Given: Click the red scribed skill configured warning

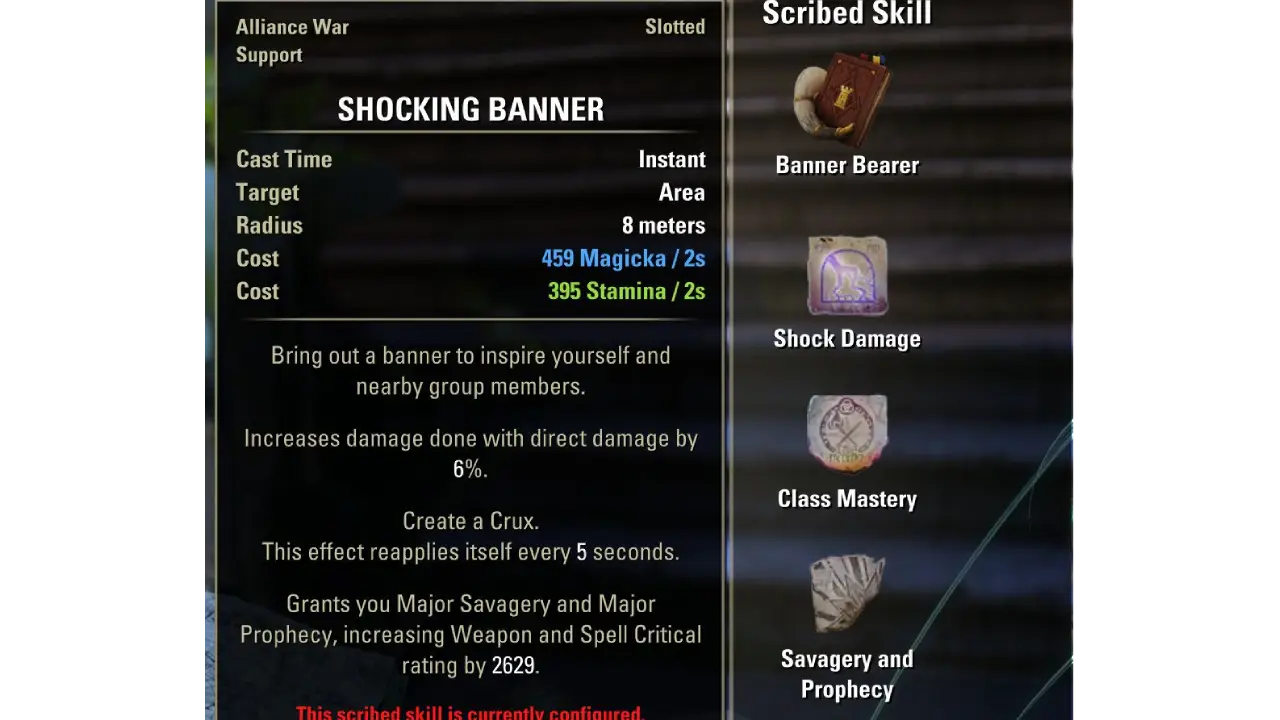Looking at the screenshot, I should pos(470,712).
